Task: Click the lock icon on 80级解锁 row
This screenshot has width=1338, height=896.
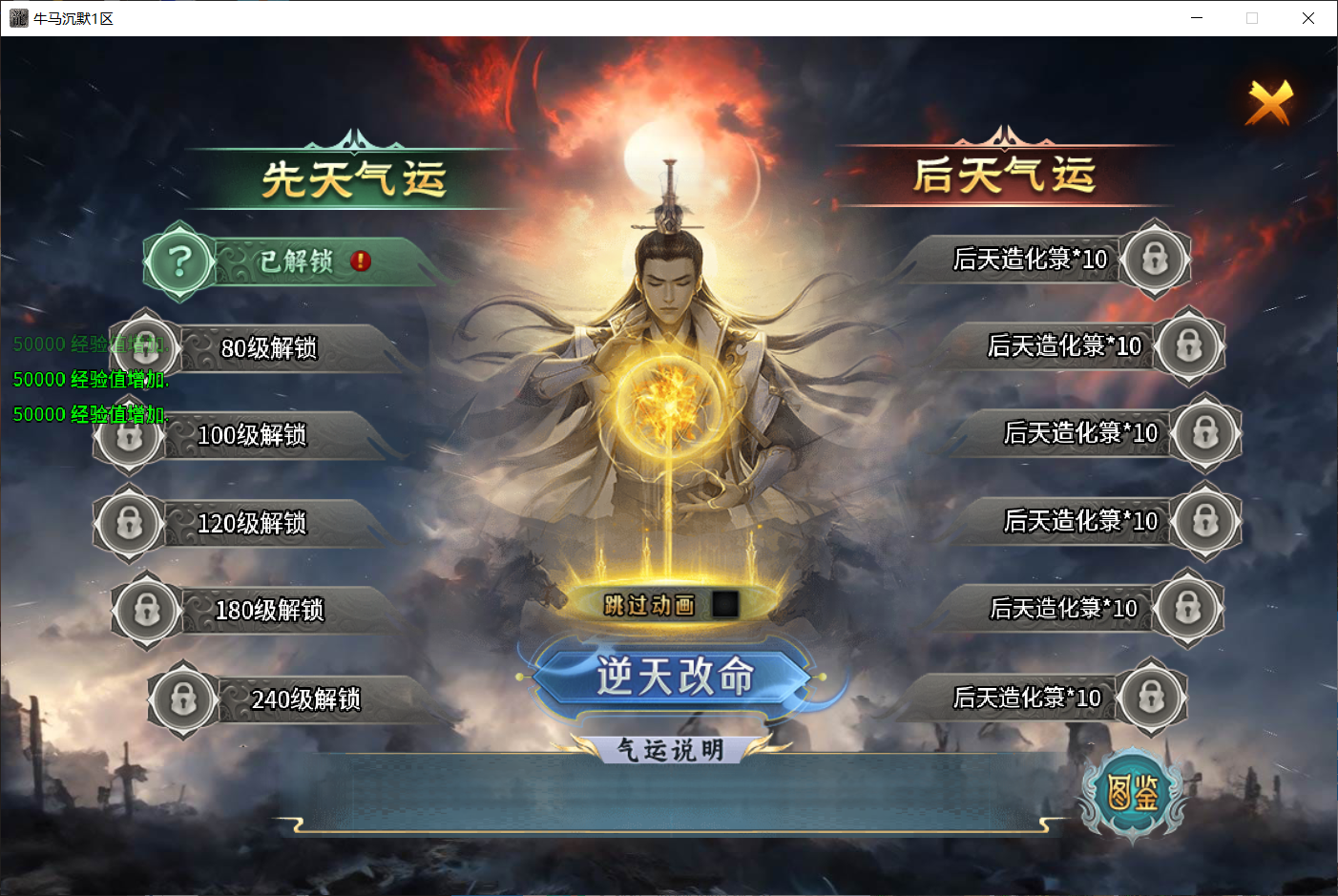Action: click(146, 349)
